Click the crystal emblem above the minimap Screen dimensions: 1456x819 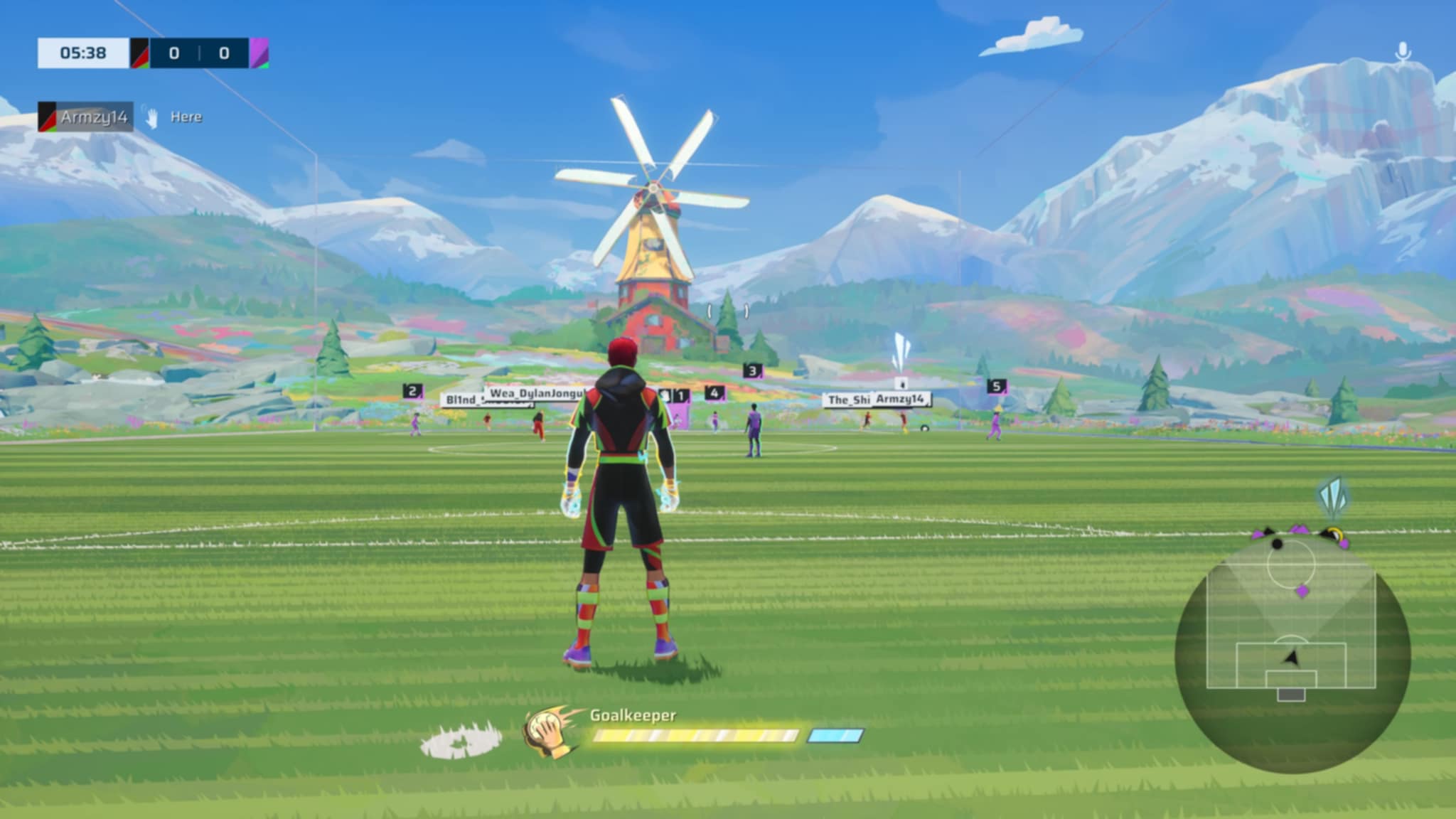[x=1332, y=498]
